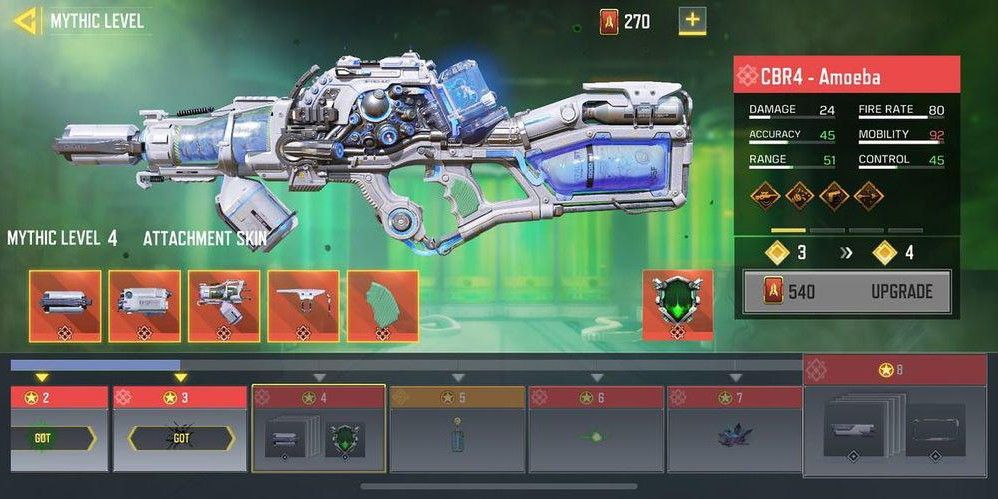
Task: Choose the trigger guard attachment skin
Action: [x=303, y=306]
